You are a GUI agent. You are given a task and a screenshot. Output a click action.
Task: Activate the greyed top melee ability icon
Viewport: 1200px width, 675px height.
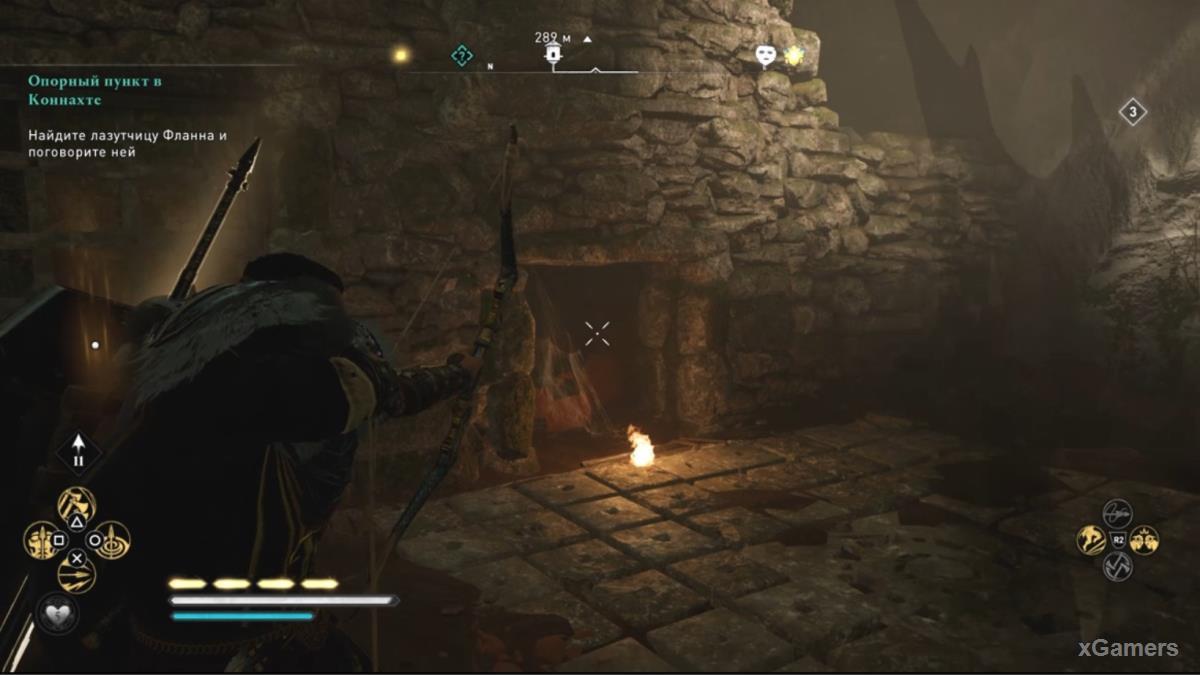click(1117, 514)
